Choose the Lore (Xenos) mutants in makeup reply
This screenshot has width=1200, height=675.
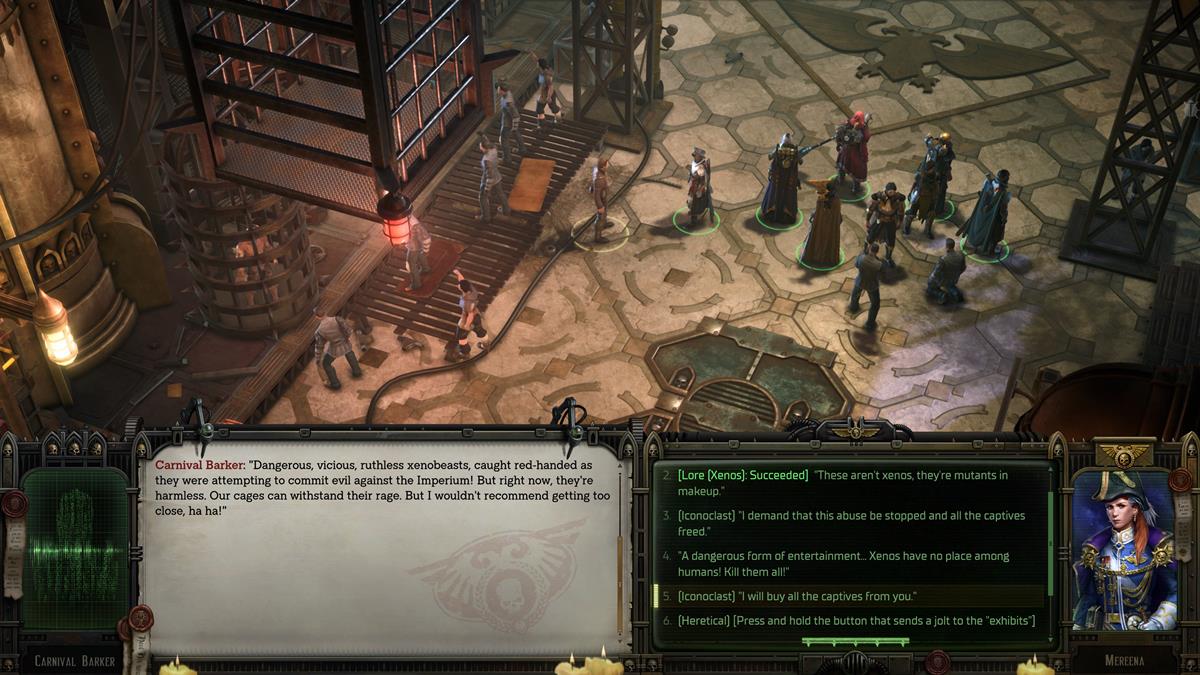click(x=845, y=483)
